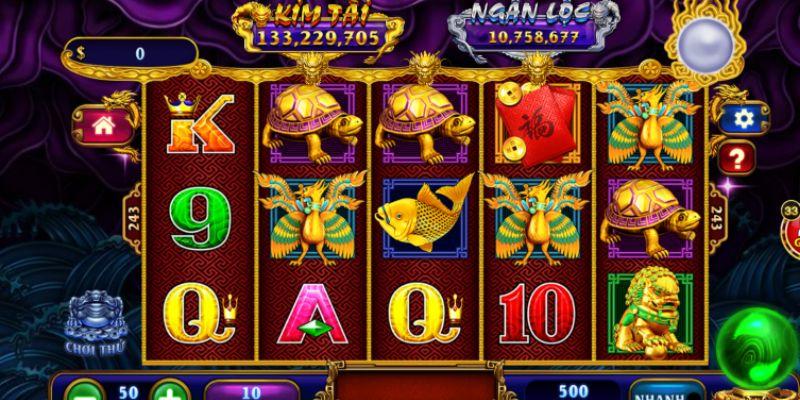Select the CHƠI THỬ trial play icon
This screenshot has height=400, width=800.
point(93,322)
